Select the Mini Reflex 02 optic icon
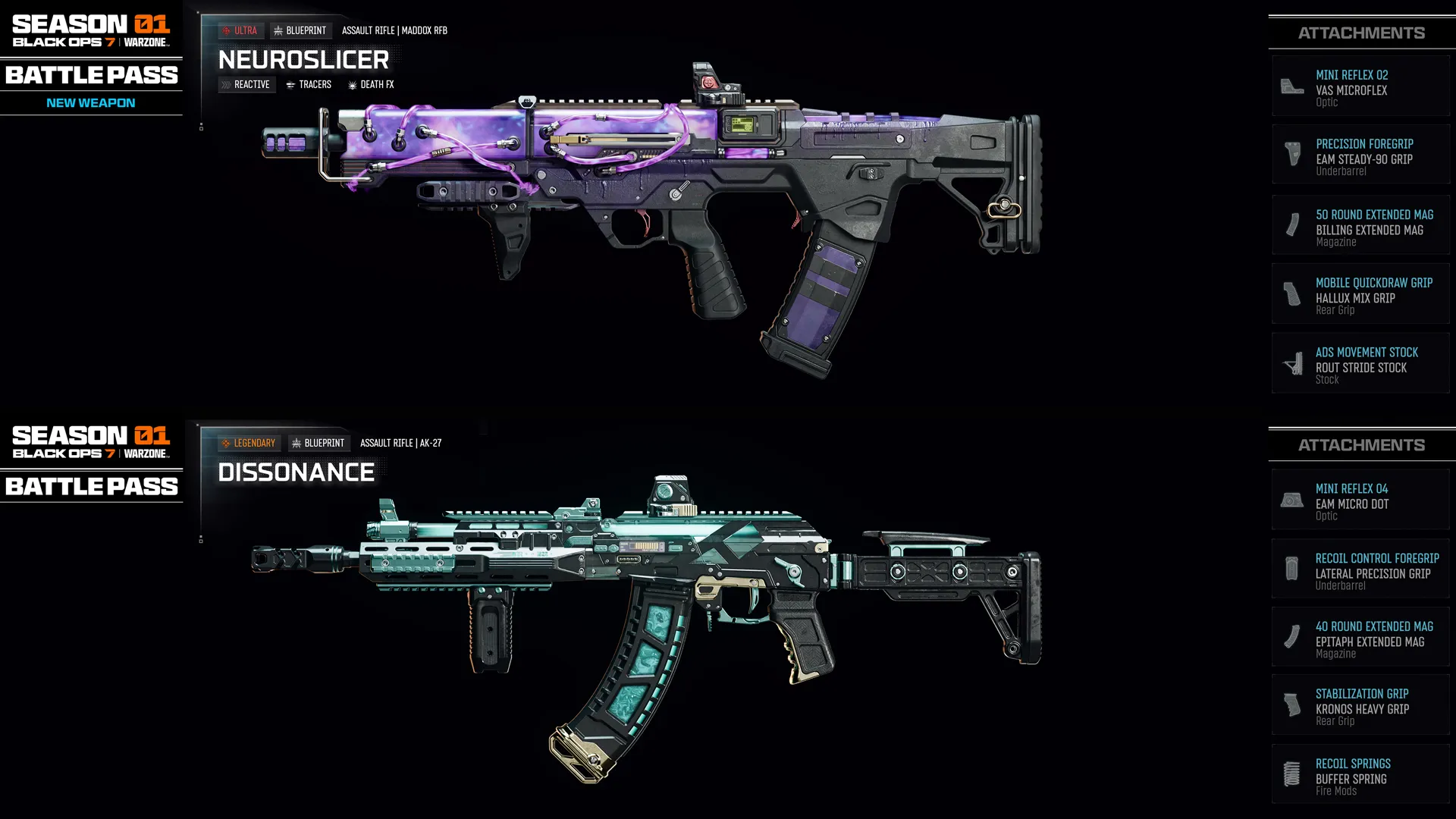Viewport: 1456px width, 819px height. pyautogui.click(x=1291, y=86)
